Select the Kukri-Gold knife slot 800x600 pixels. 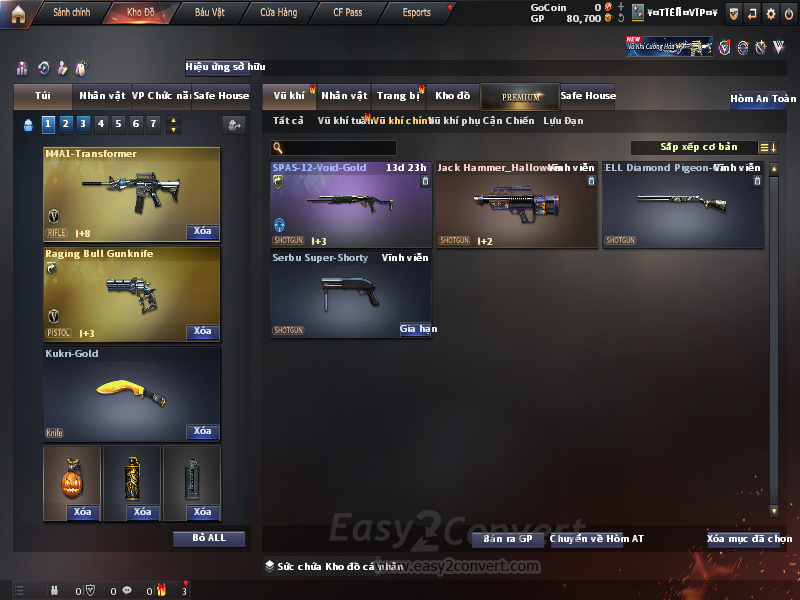(132, 393)
